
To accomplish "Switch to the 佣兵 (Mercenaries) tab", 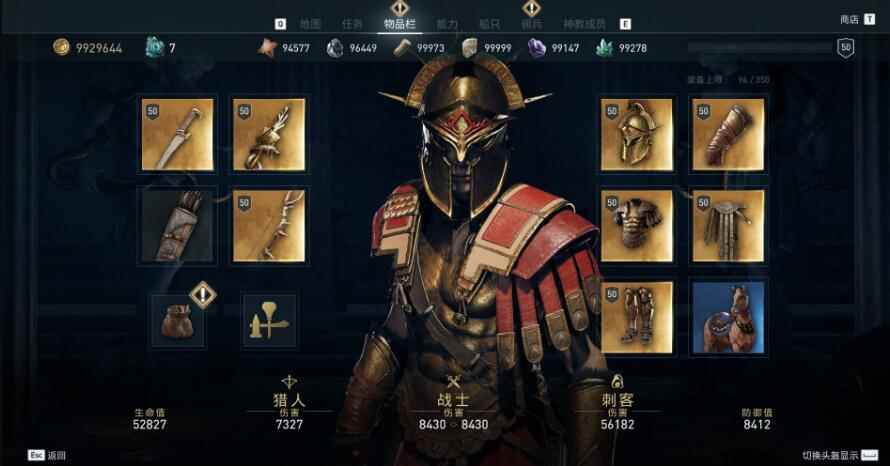I will point(532,24).
